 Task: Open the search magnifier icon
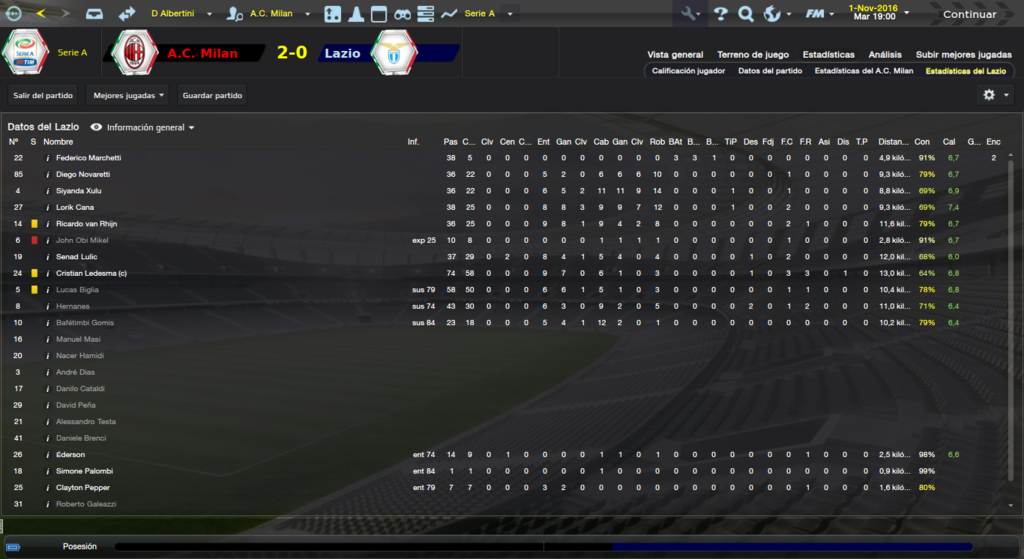click(745, 14)
